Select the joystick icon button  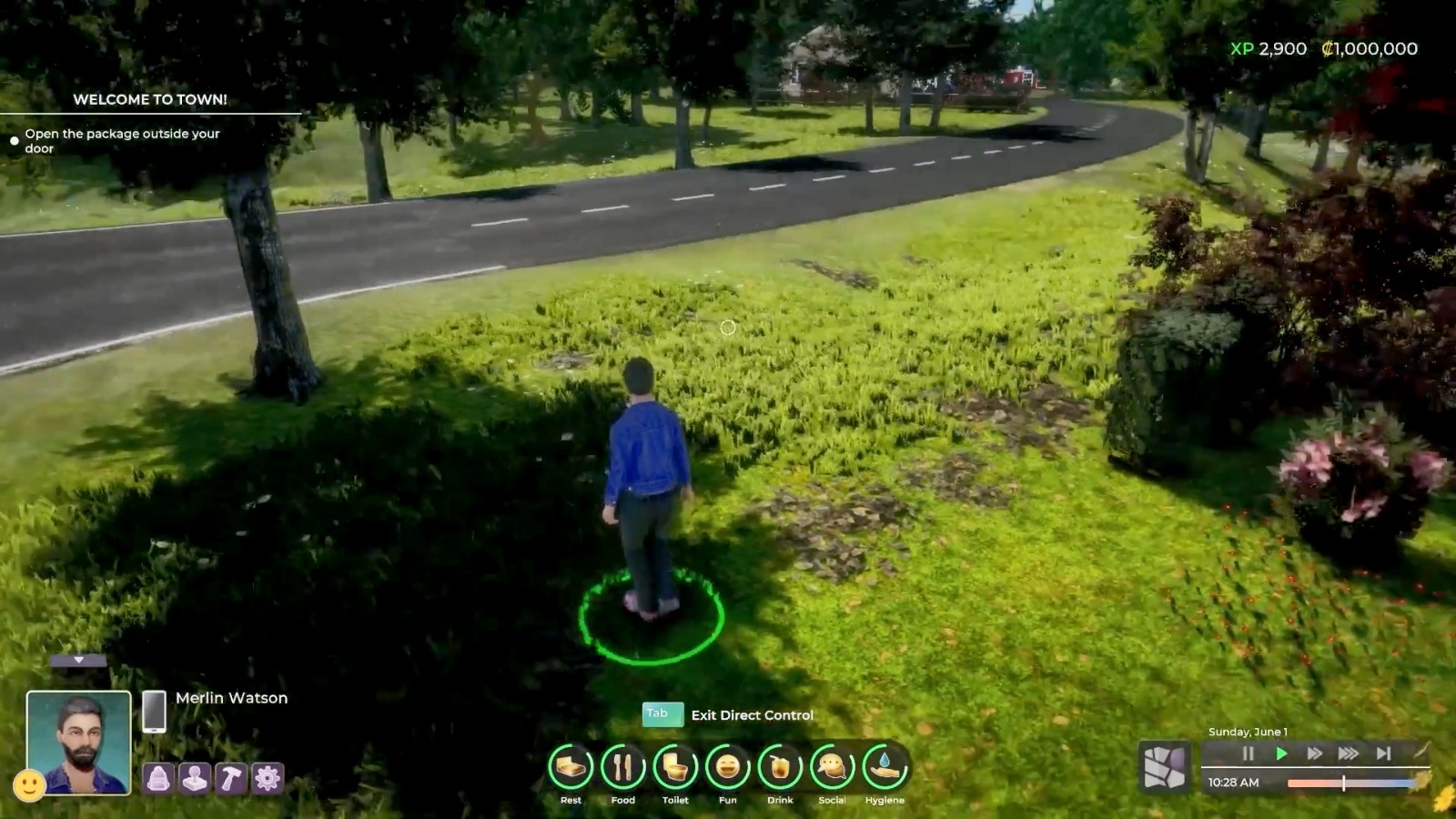195,779
